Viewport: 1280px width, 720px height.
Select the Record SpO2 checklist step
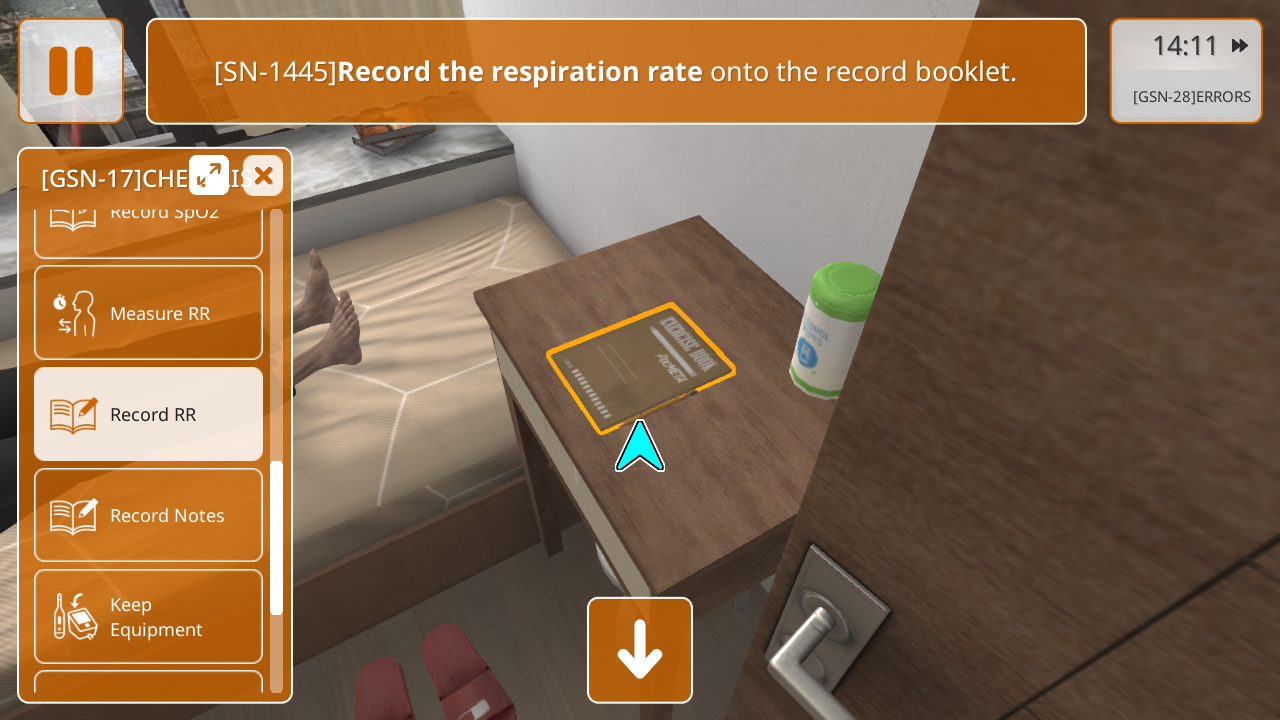pyautogui.click(x=148, y=226)
